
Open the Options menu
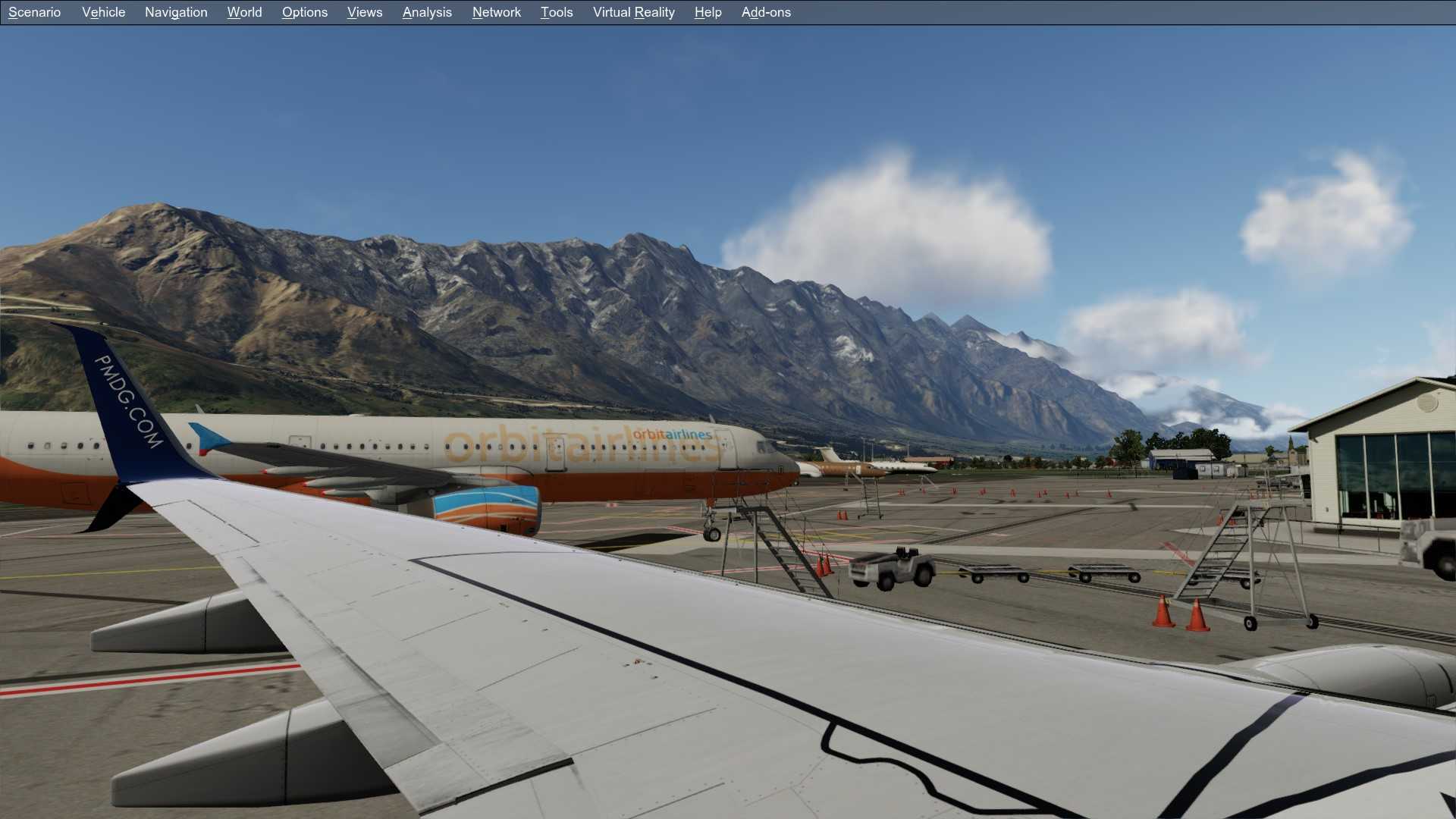(304, 11)
